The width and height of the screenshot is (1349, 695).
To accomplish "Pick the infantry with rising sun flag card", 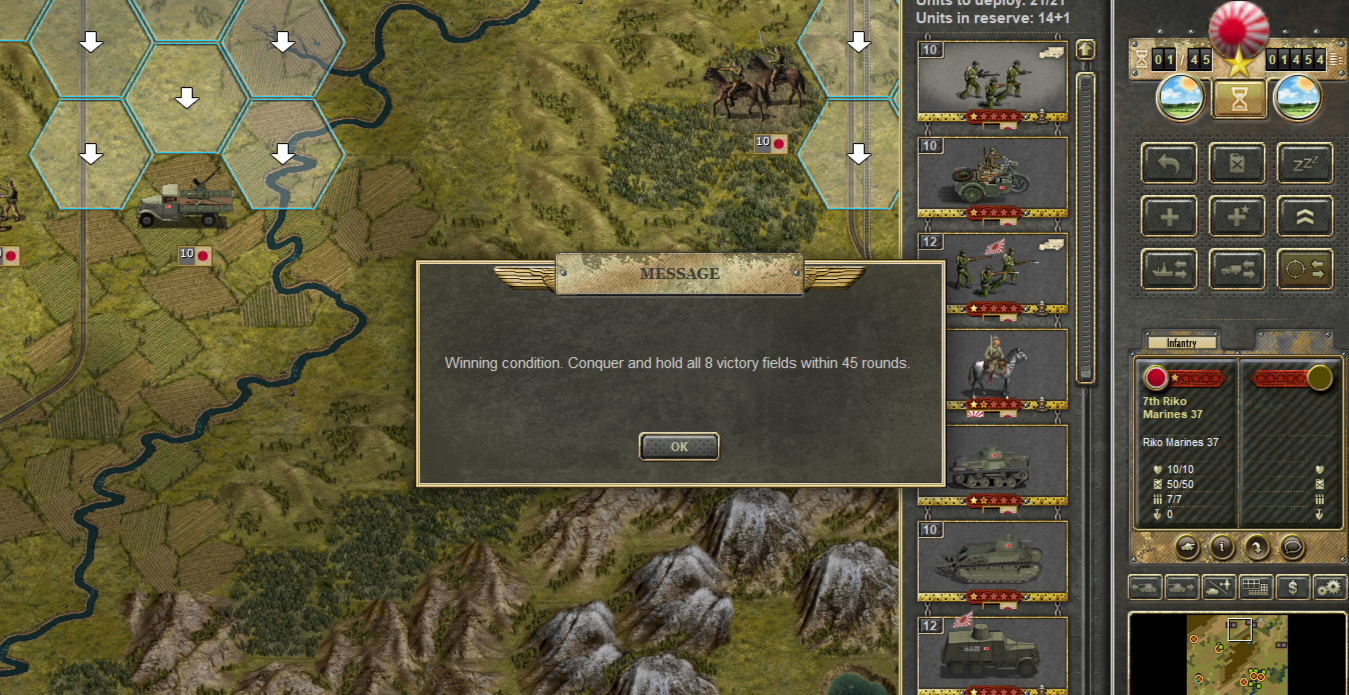I will (x=992, y=273).
